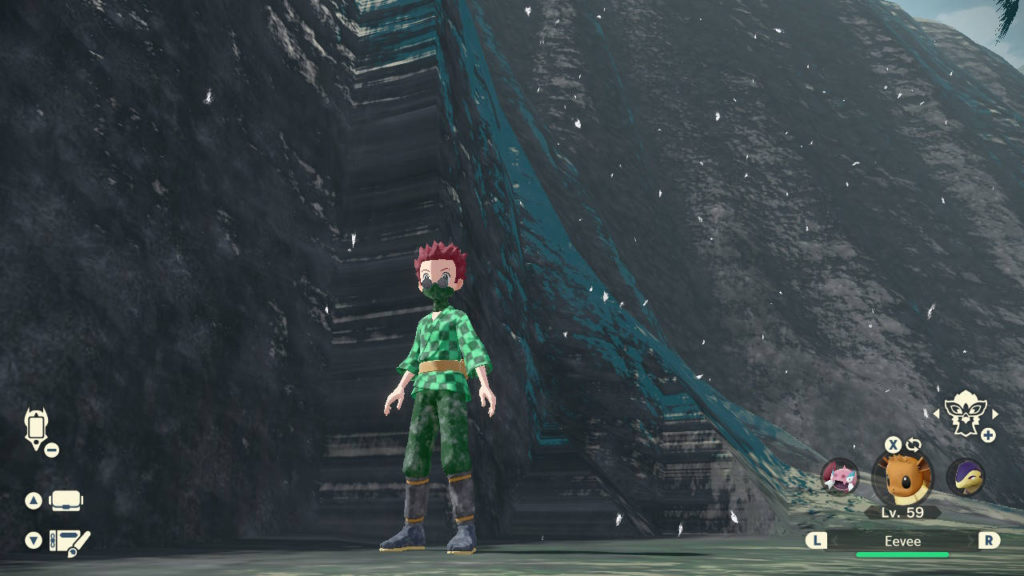
Task: Select the Braviary ride Pokémon icon
Action: tap(964, 411)
